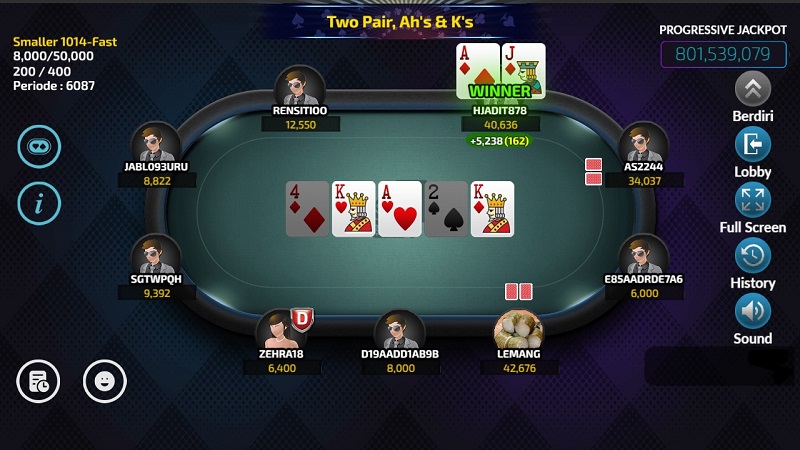Select player RENSITIOO's avatar
The image size is (800, 450).
tap(300, 86)
